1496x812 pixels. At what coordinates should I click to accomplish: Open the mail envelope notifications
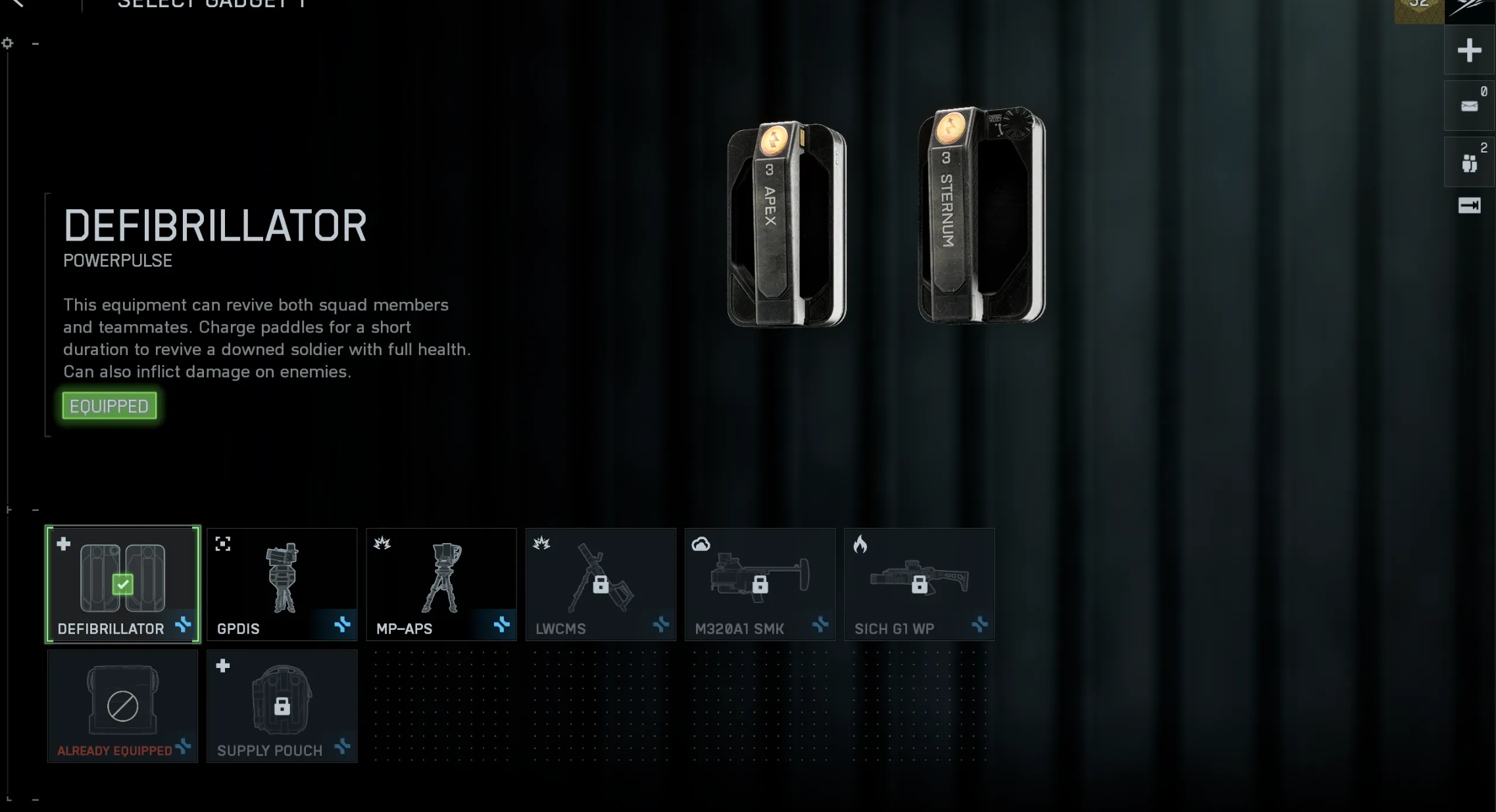pos(1469,107)
